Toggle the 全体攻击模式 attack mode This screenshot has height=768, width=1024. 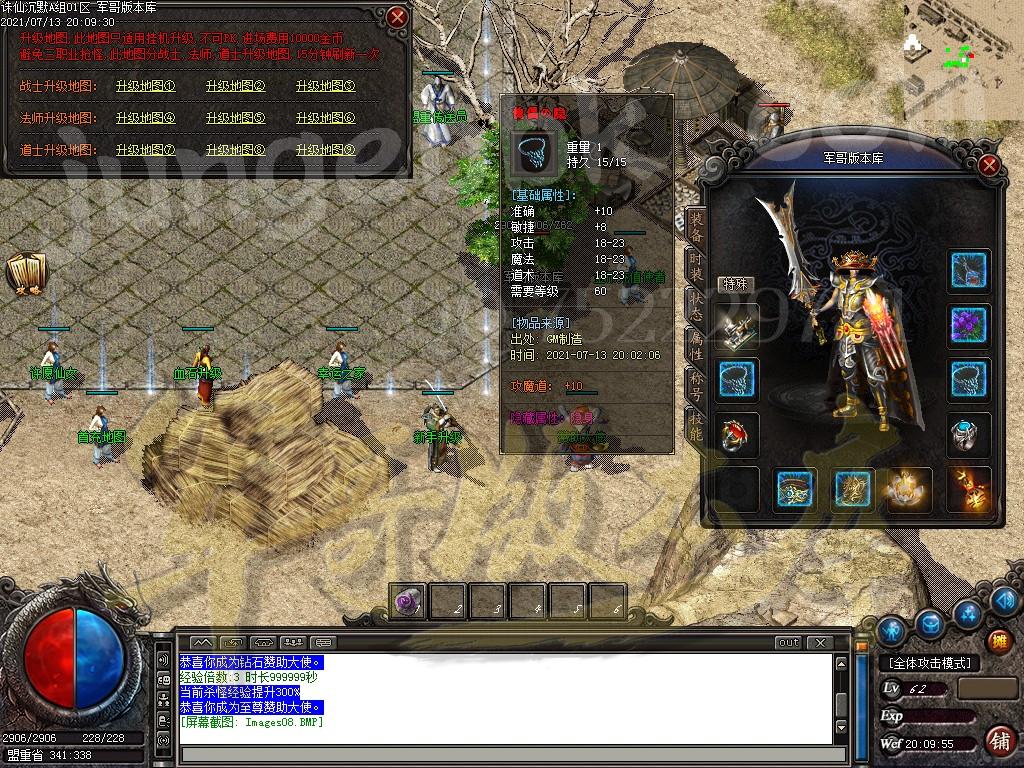pyautogui.click(x=929, y=663)
